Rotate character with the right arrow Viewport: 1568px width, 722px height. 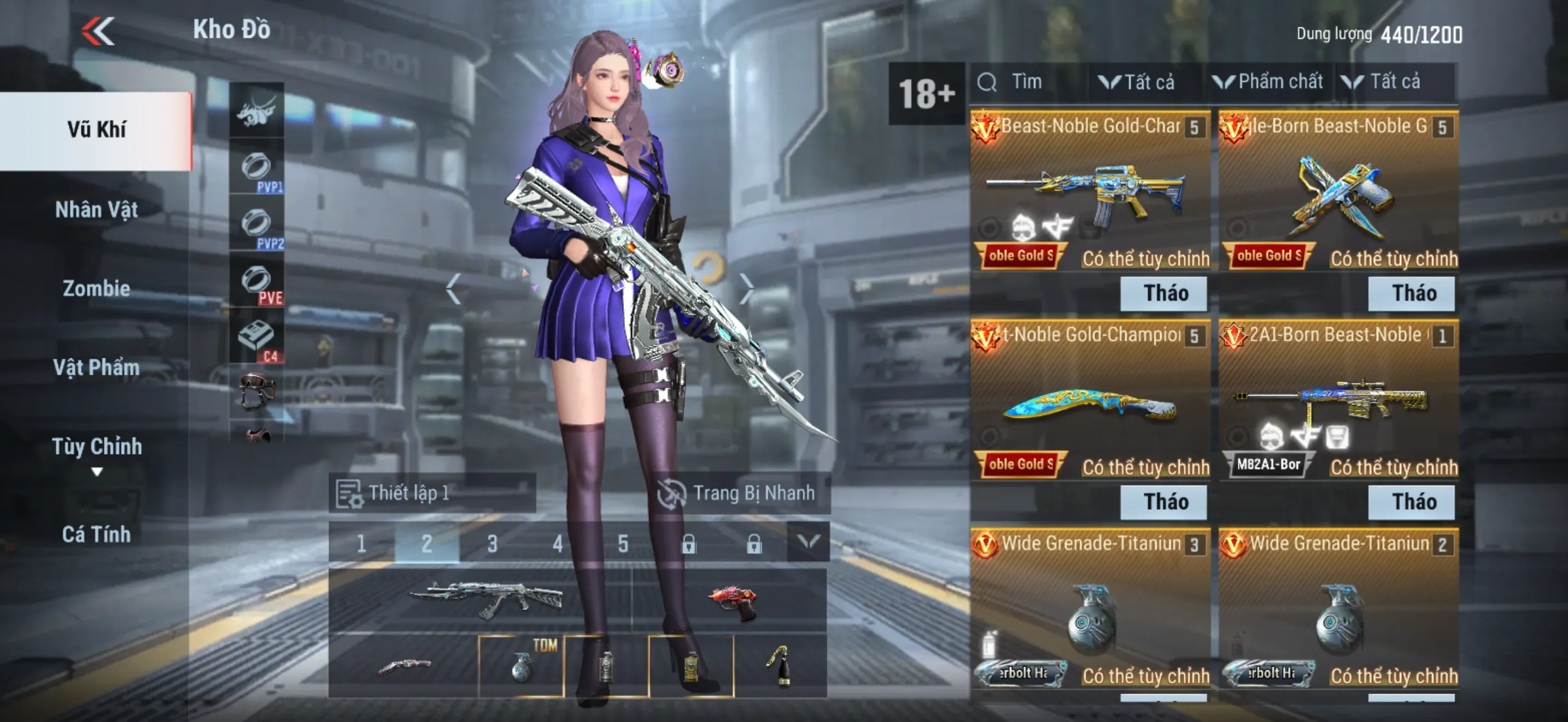click(746, 288)
